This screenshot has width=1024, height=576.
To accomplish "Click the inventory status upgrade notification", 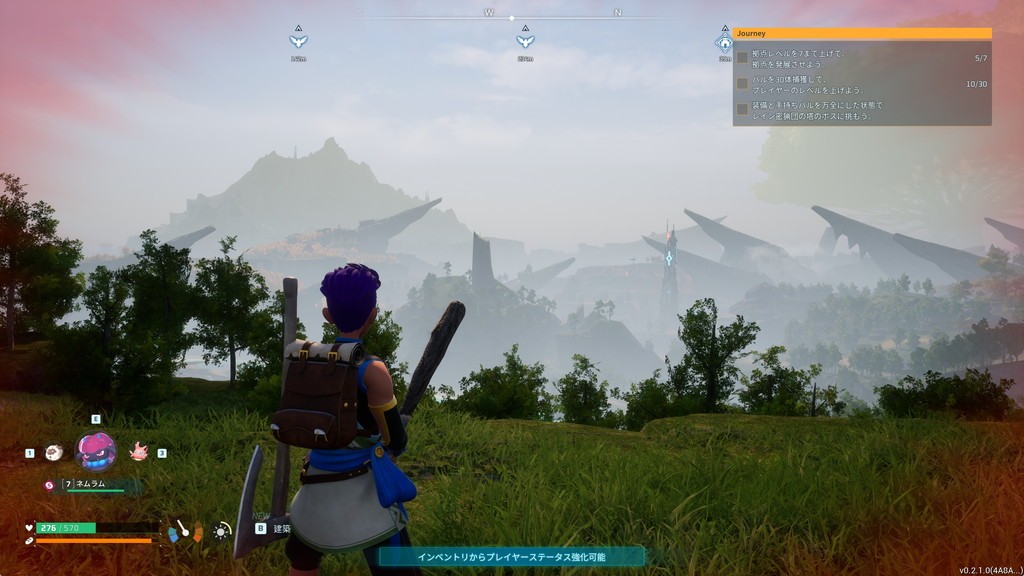I will pyautogui.click(x=511, y=556).
